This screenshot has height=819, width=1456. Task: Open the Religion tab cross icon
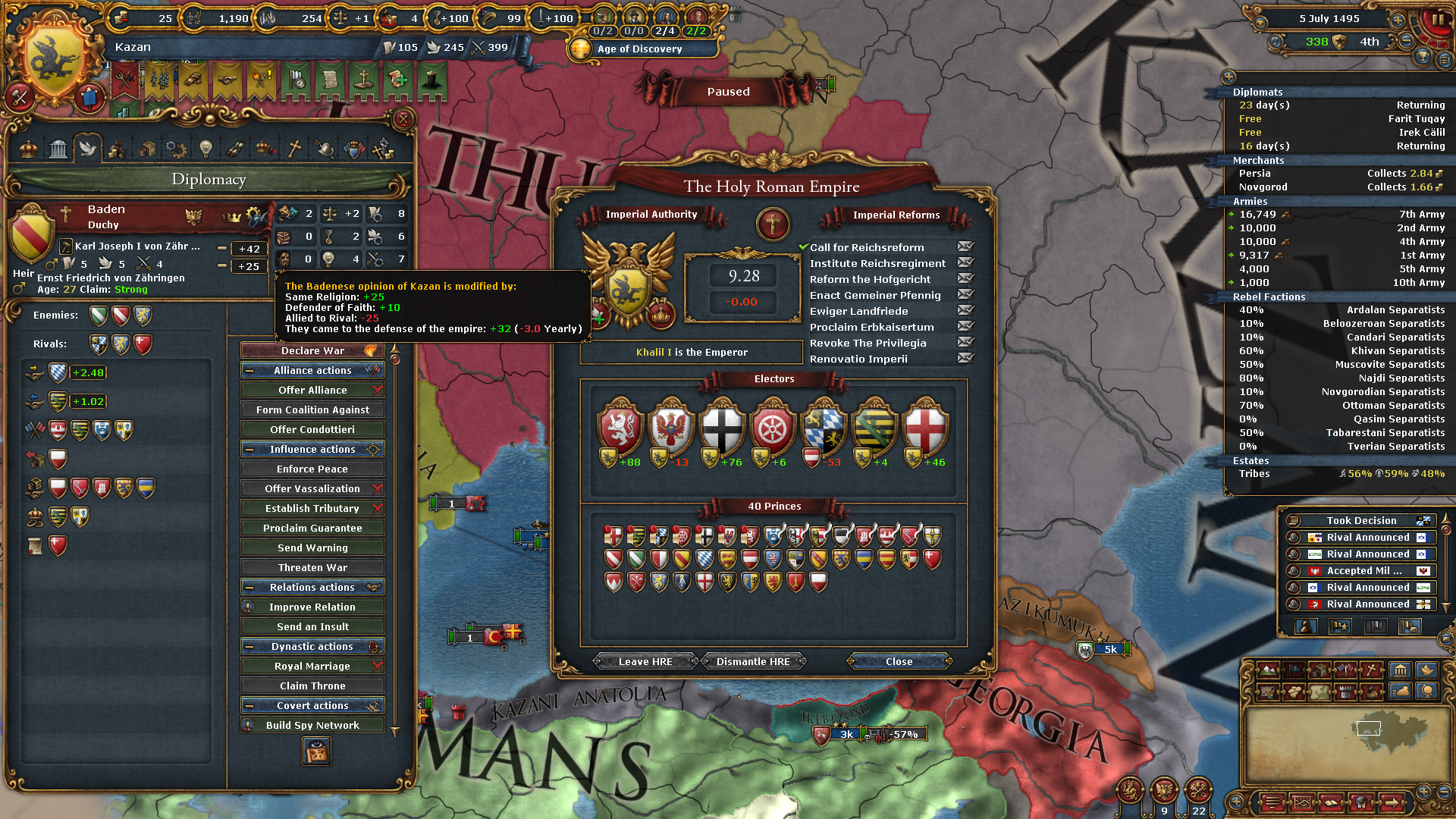point(294,149)
